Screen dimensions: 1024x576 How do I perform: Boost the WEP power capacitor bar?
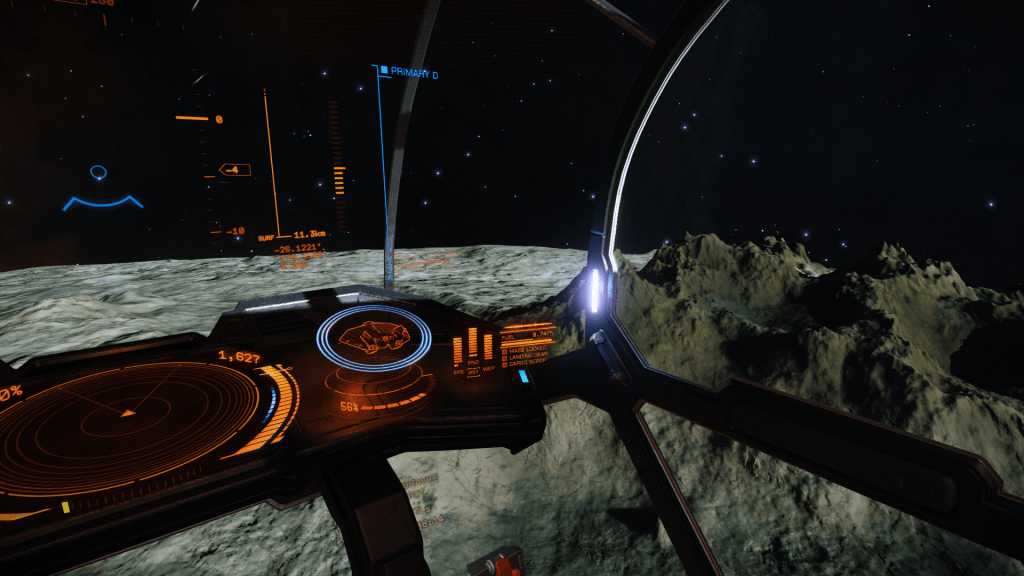(x=488, y=348)
